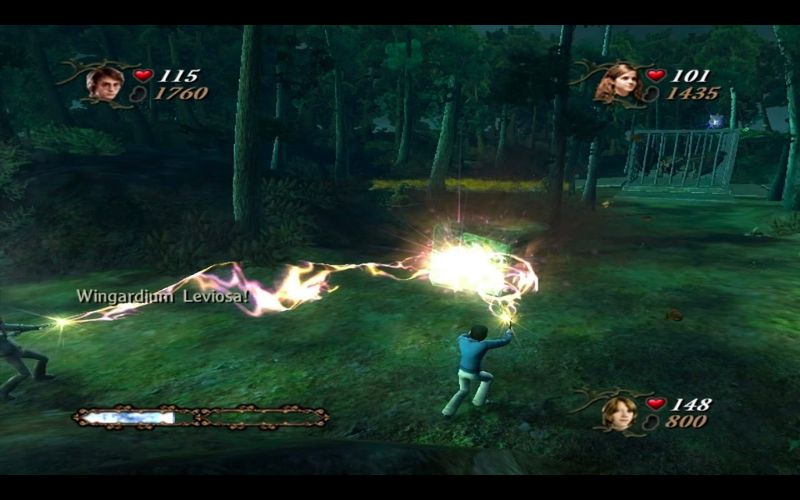
Task: Choose Ron's portrait icon
Action: point(619,411)
